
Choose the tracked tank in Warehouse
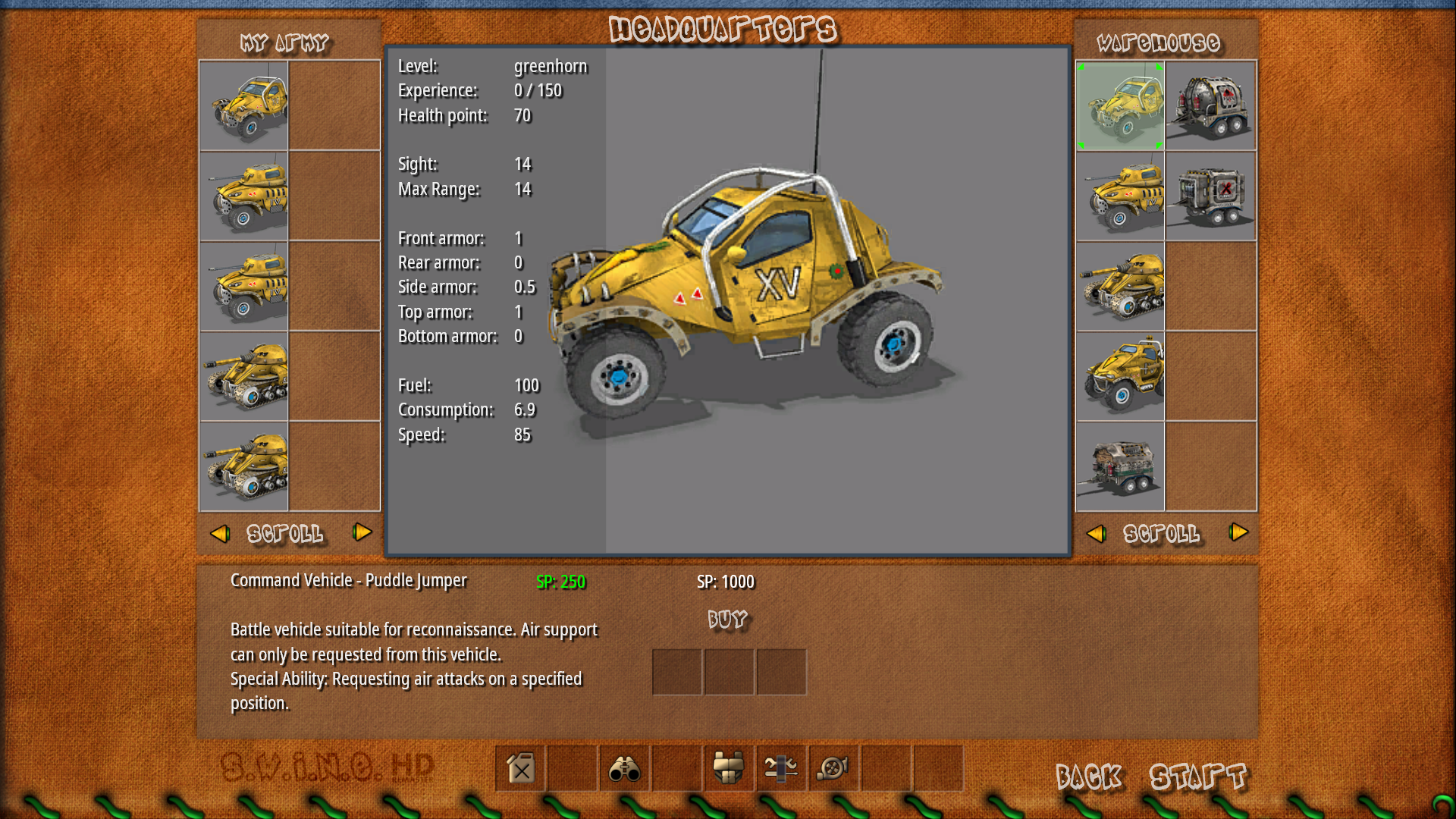click(1120, 287)
